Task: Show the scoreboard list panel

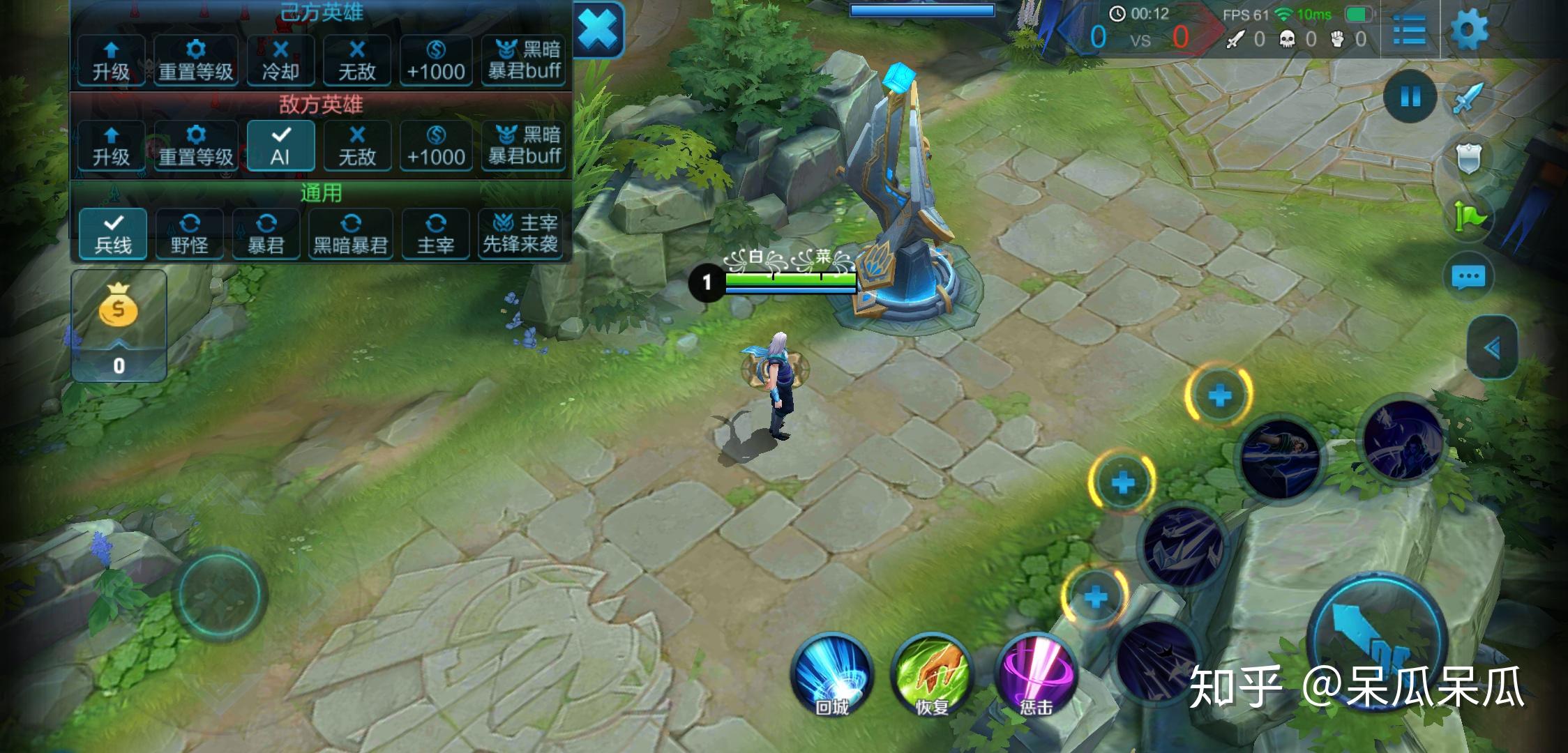Action: coord(1409,31)
